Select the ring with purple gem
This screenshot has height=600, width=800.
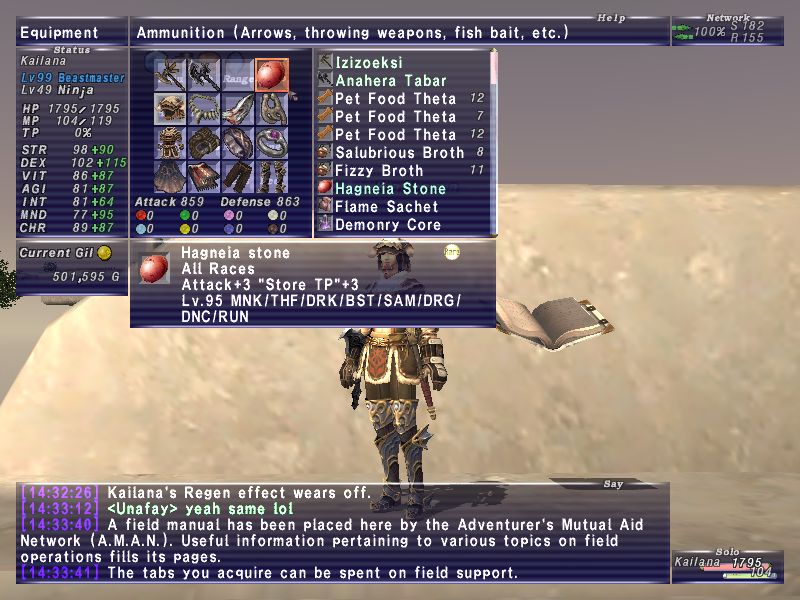[x=272, y=142]
